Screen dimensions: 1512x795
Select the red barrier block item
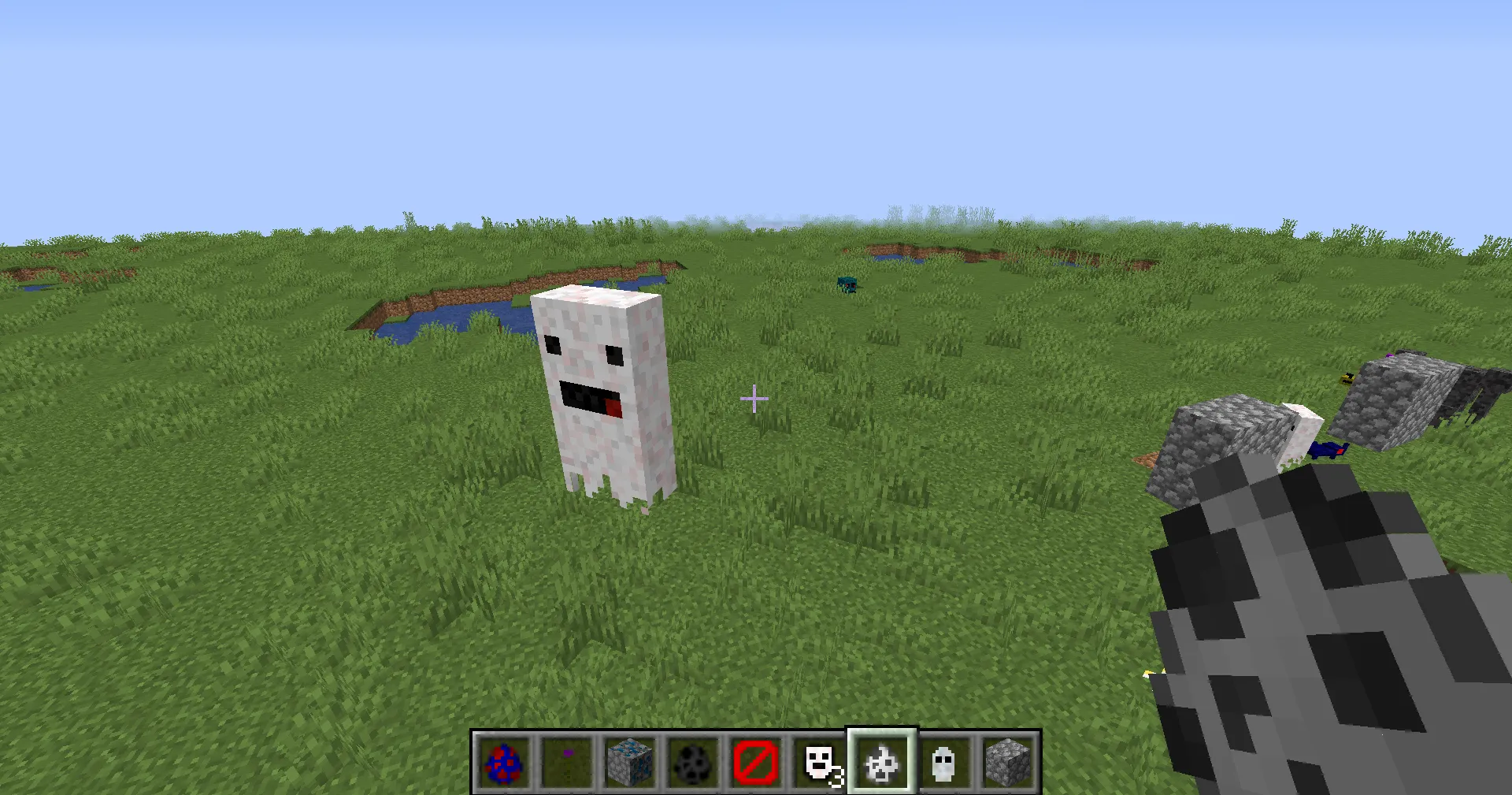[755, 761]
